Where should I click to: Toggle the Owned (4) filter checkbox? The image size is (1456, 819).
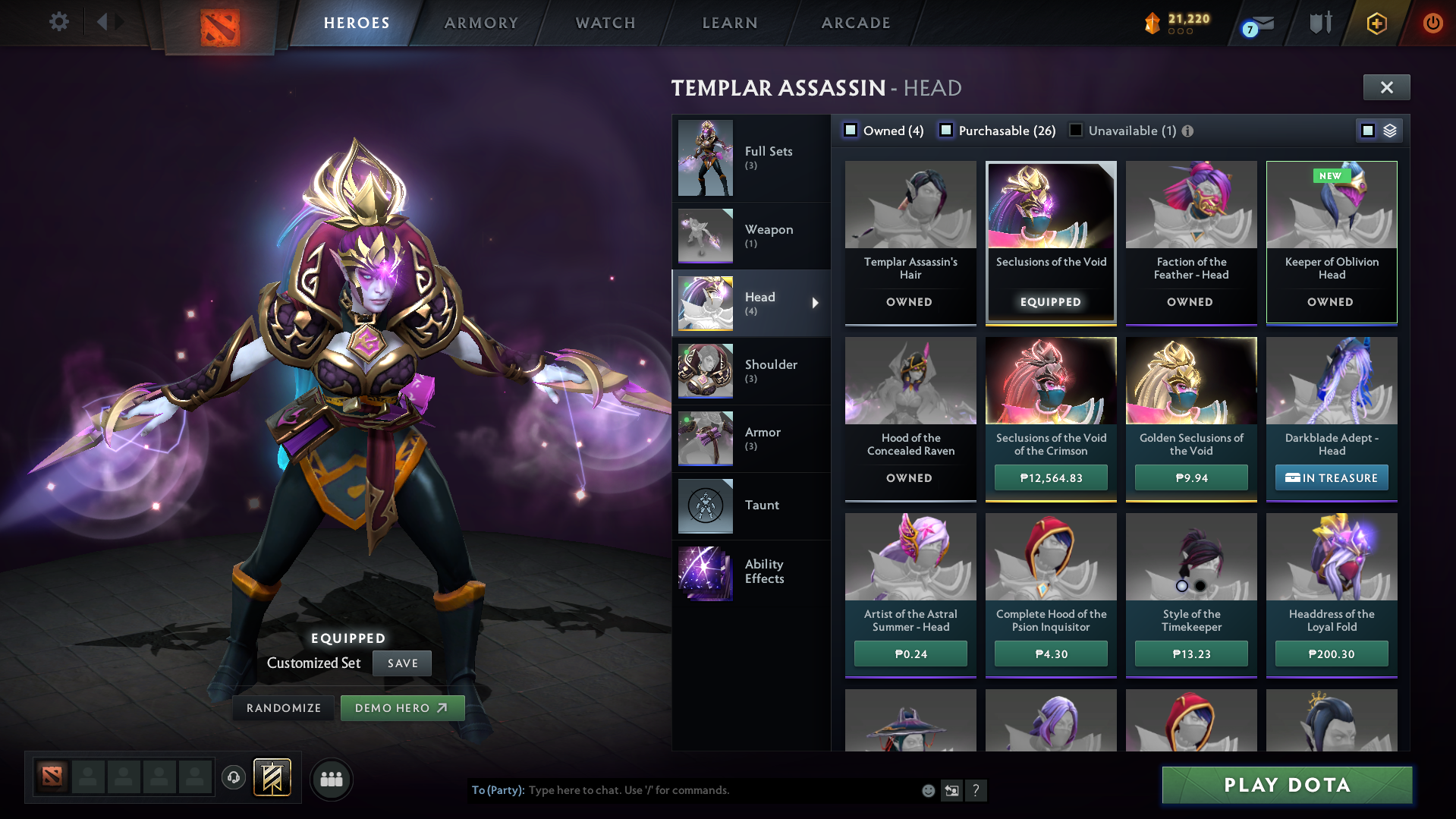click(851, 131)
